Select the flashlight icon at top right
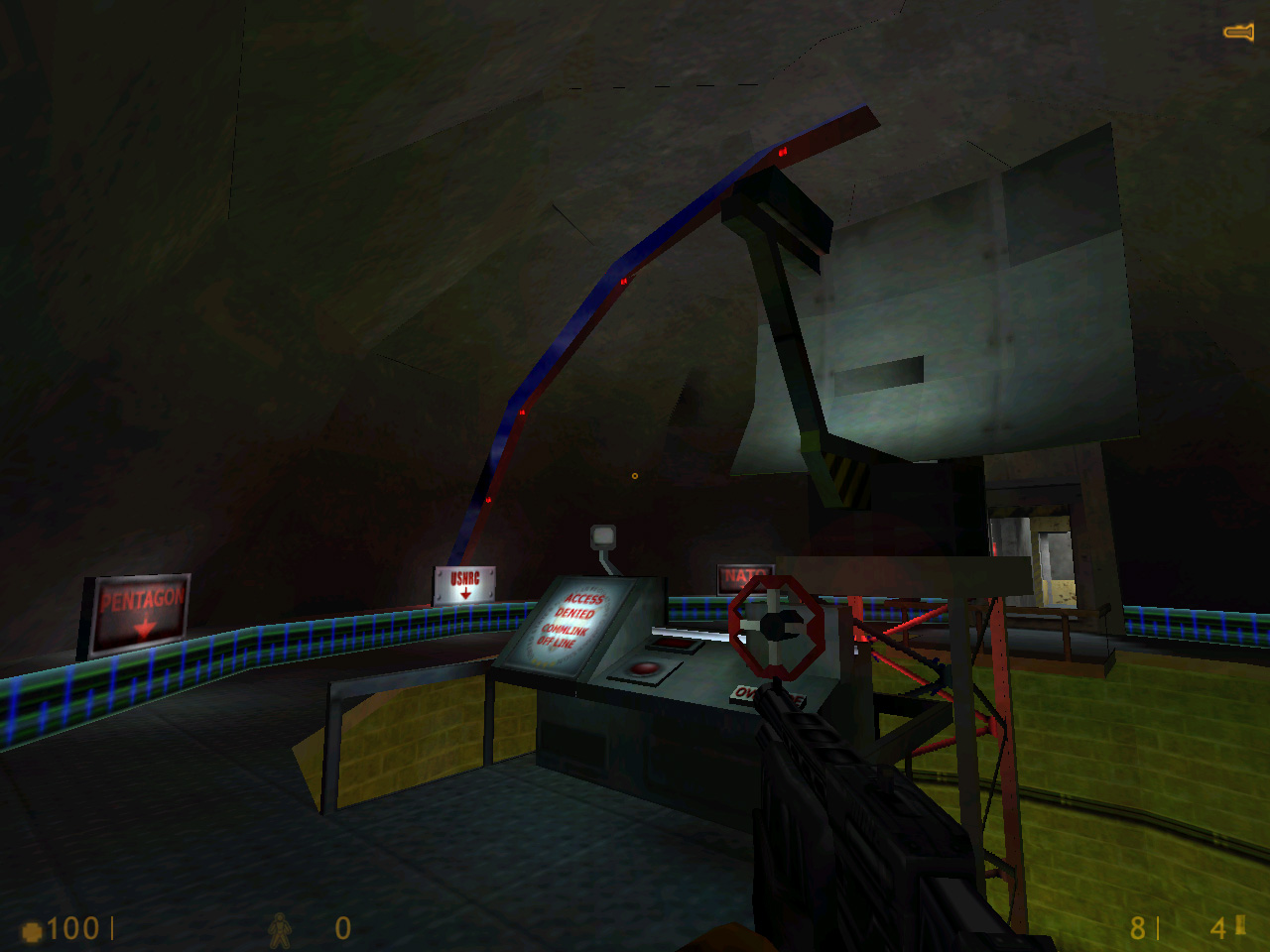 coord(1237,30)
